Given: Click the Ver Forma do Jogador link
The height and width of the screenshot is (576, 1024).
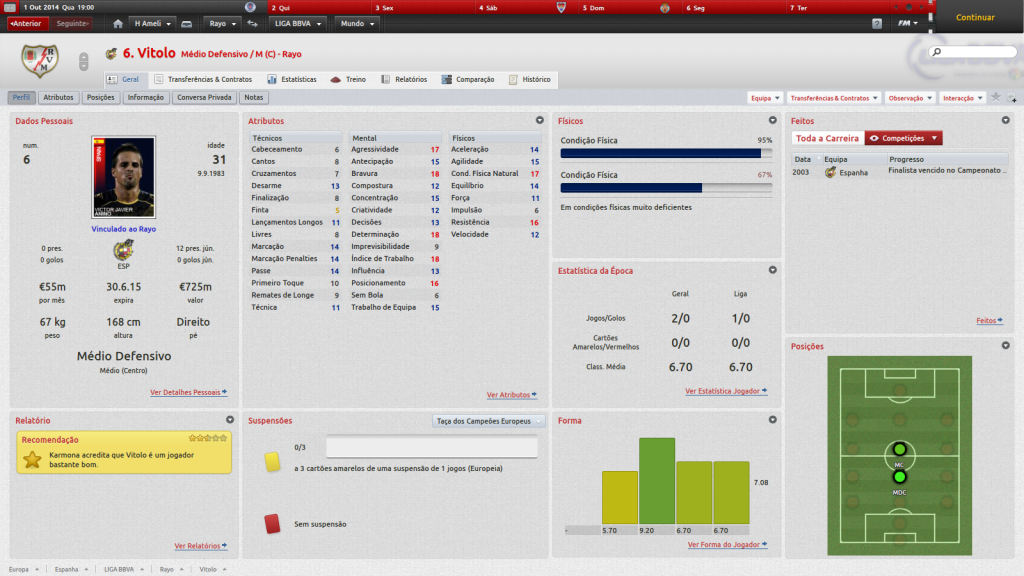Looking at the screenshot, I should tap(727, 545).
